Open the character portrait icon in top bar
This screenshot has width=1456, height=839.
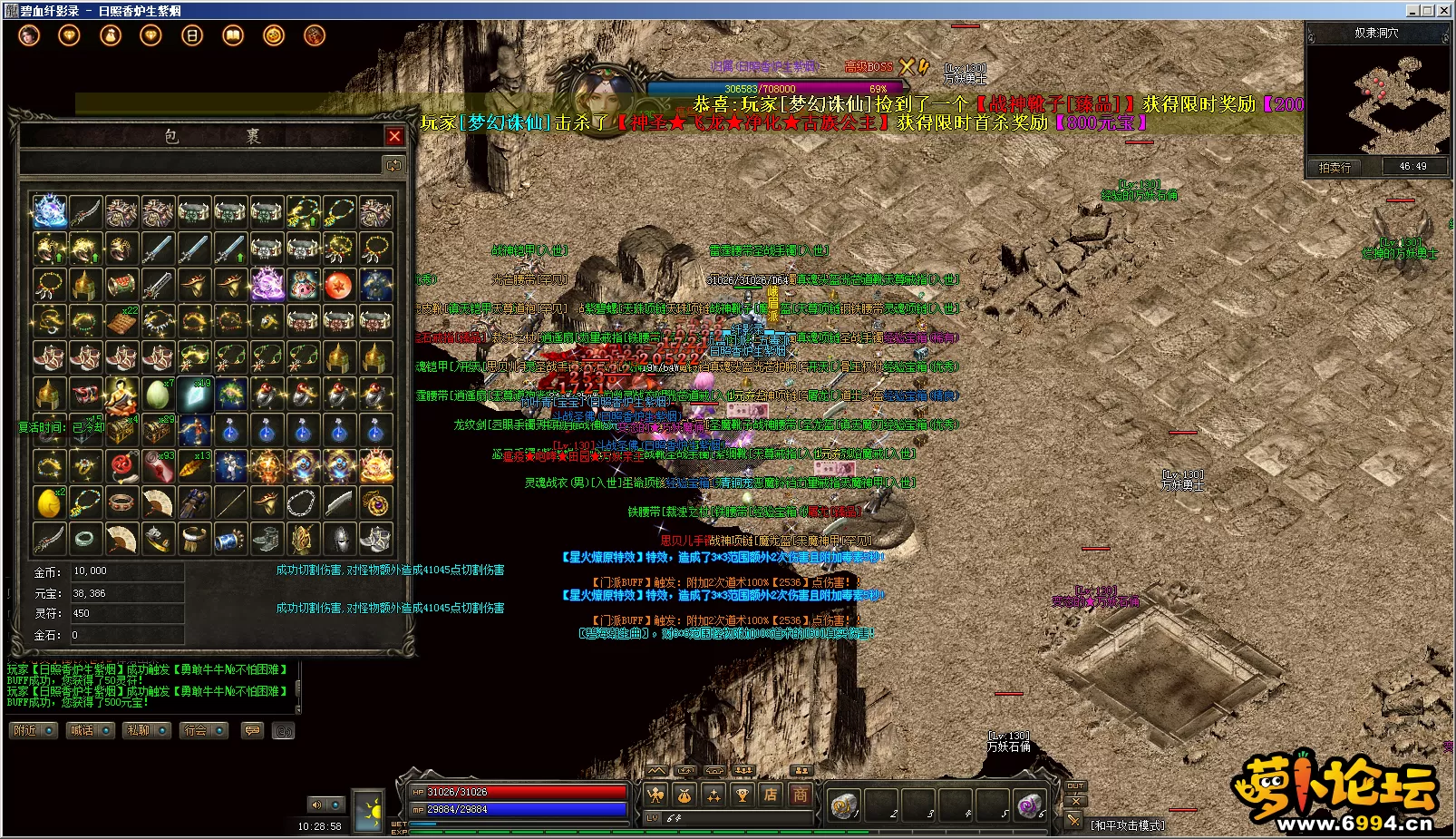pyautogui.click(x=29, y=35)
